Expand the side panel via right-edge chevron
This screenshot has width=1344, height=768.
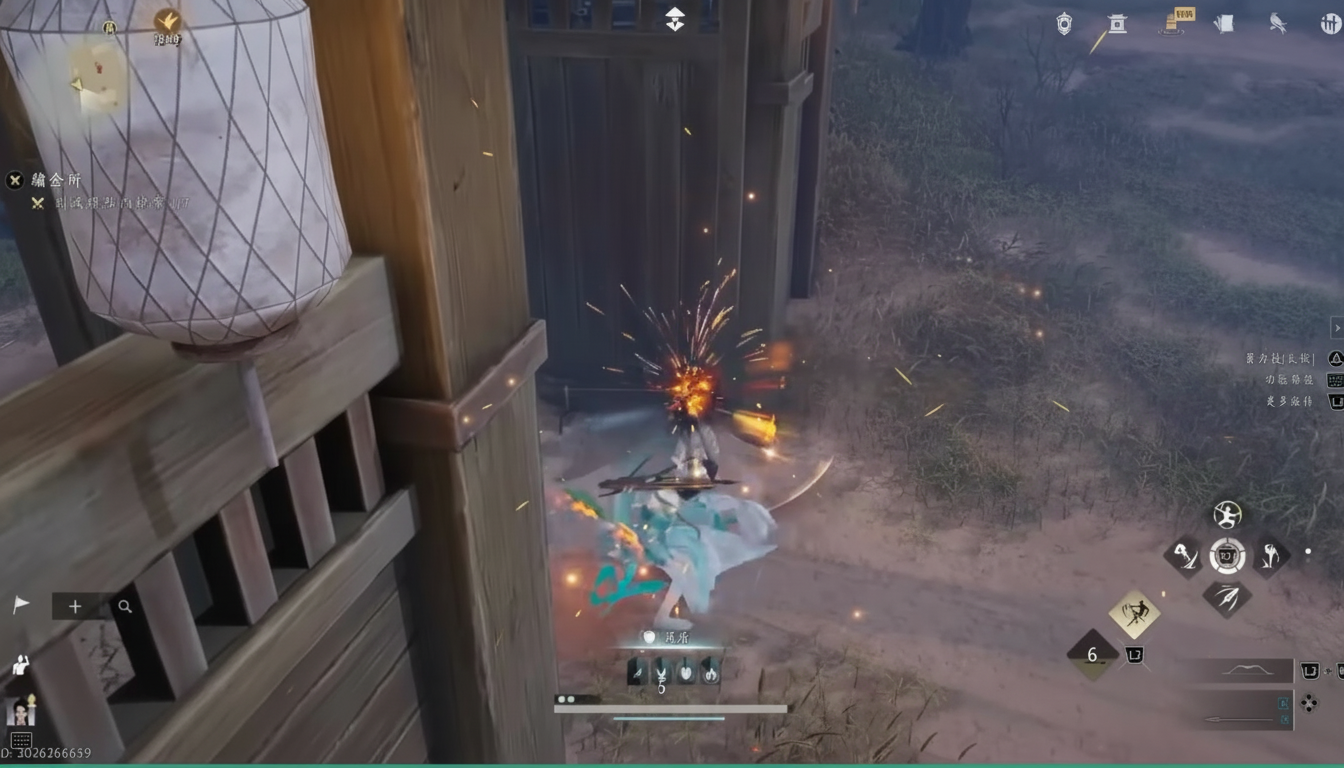[1337, 327]
